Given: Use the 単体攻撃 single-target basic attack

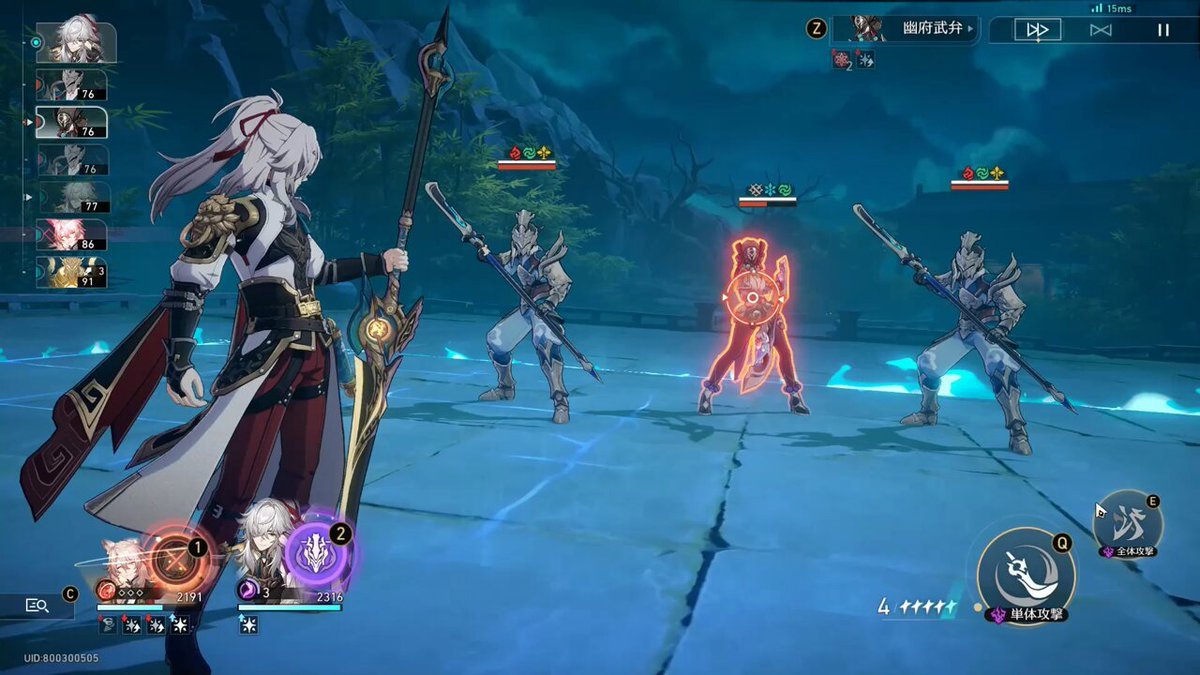Looking at the screenshot, I should click(1025, 575).
